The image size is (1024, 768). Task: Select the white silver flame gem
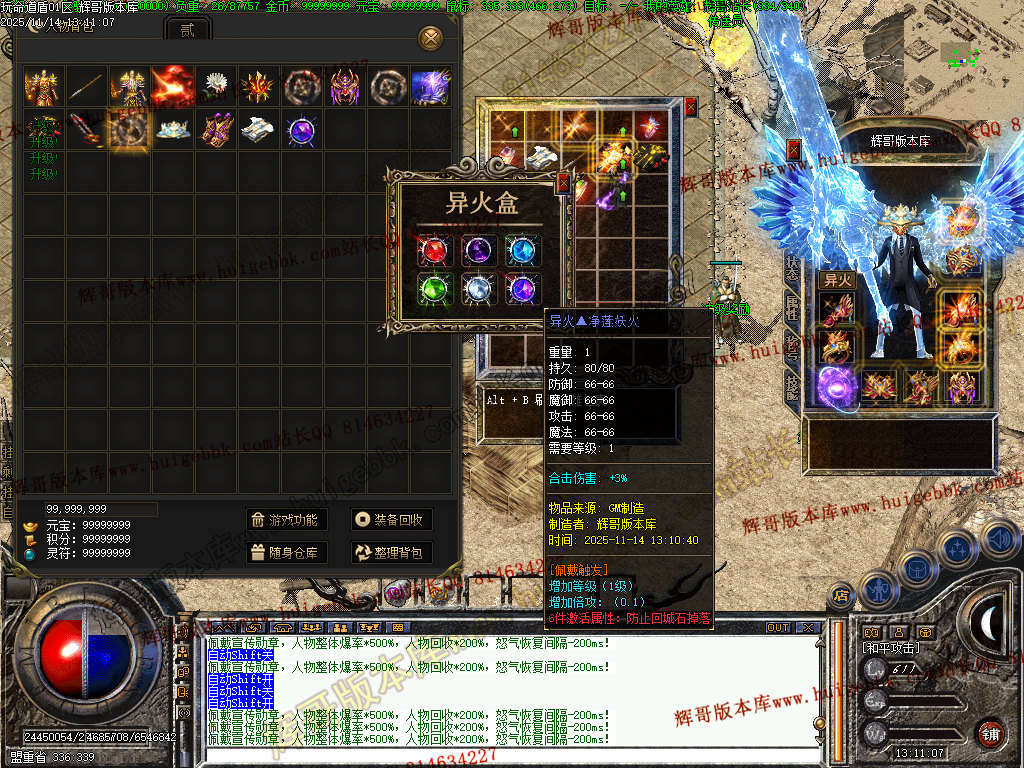click(x=479, y=289)
